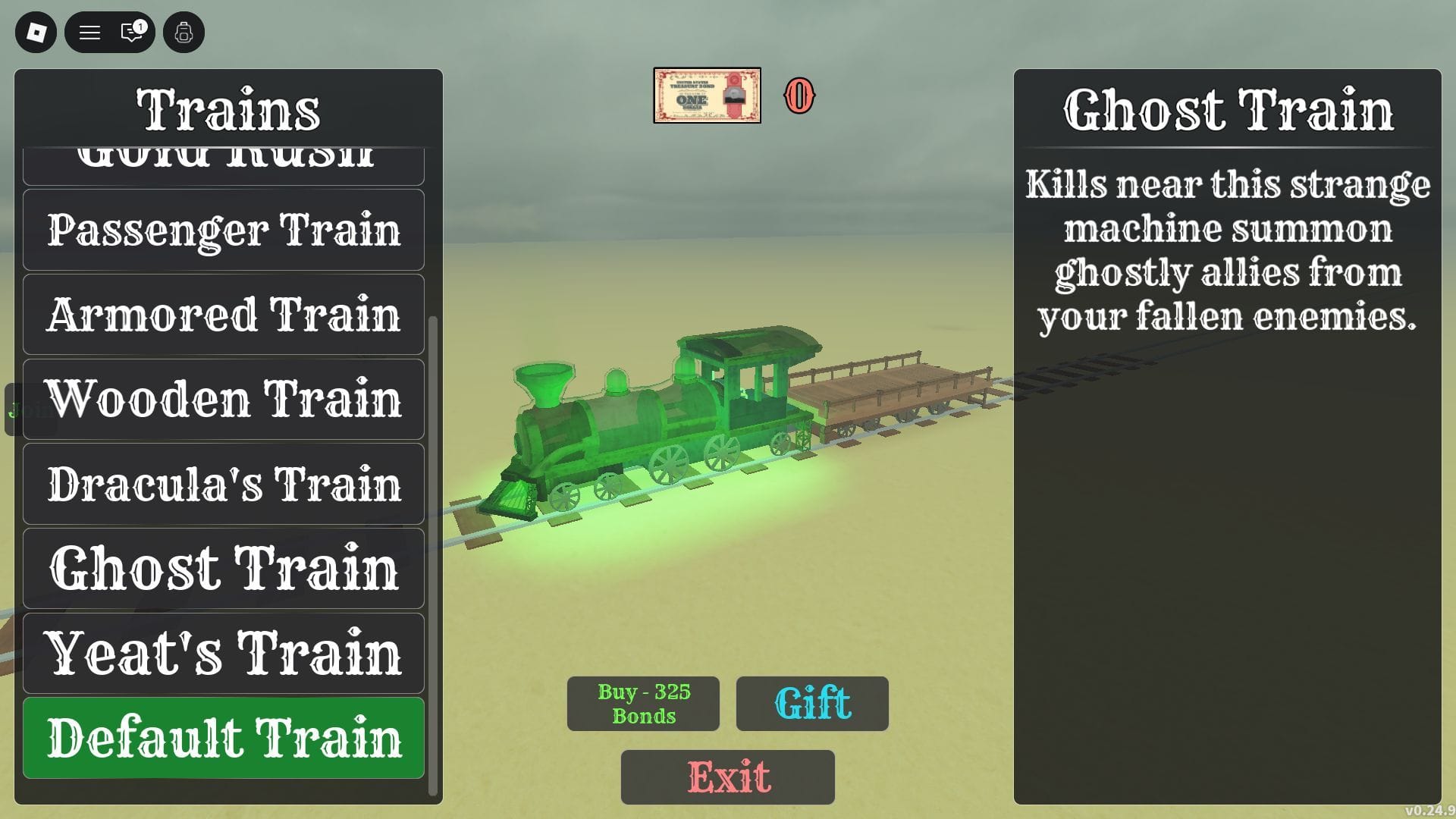Click the treasury bond currency icon
This screenshot has width=1456, height=819.
(707, 96)
